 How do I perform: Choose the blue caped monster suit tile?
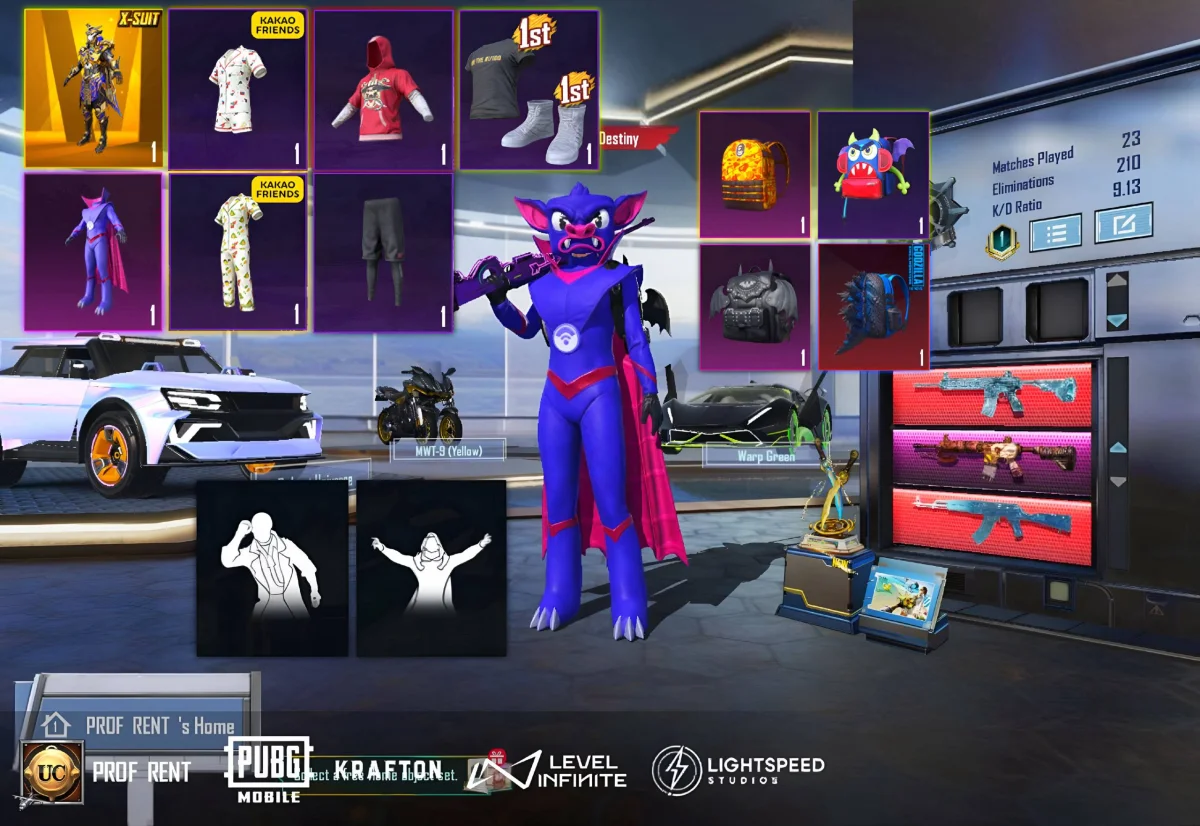pos(94,252)
